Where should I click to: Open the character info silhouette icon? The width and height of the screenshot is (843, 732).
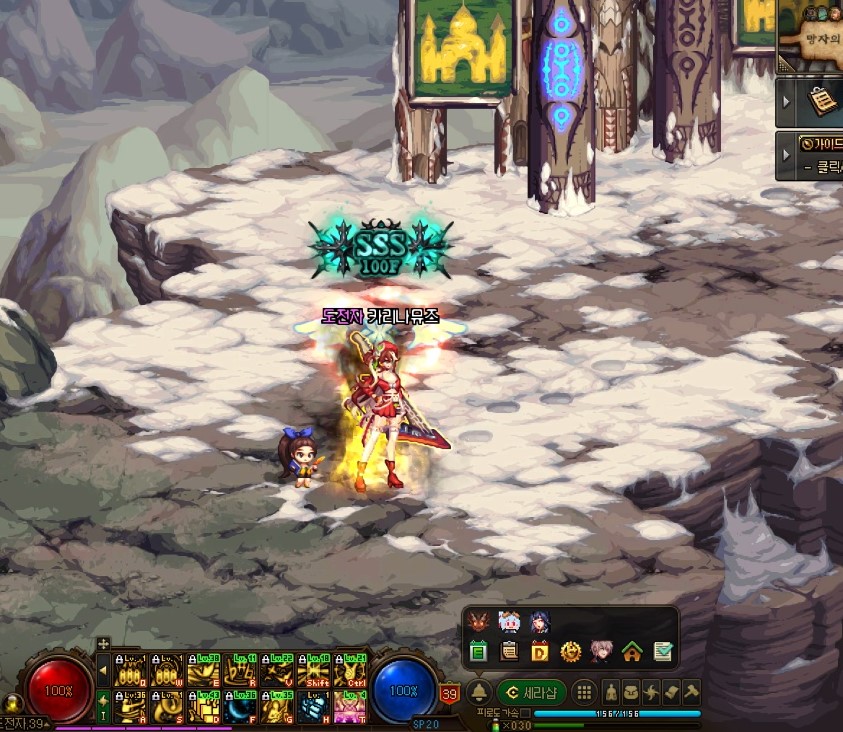pos(610,692)
